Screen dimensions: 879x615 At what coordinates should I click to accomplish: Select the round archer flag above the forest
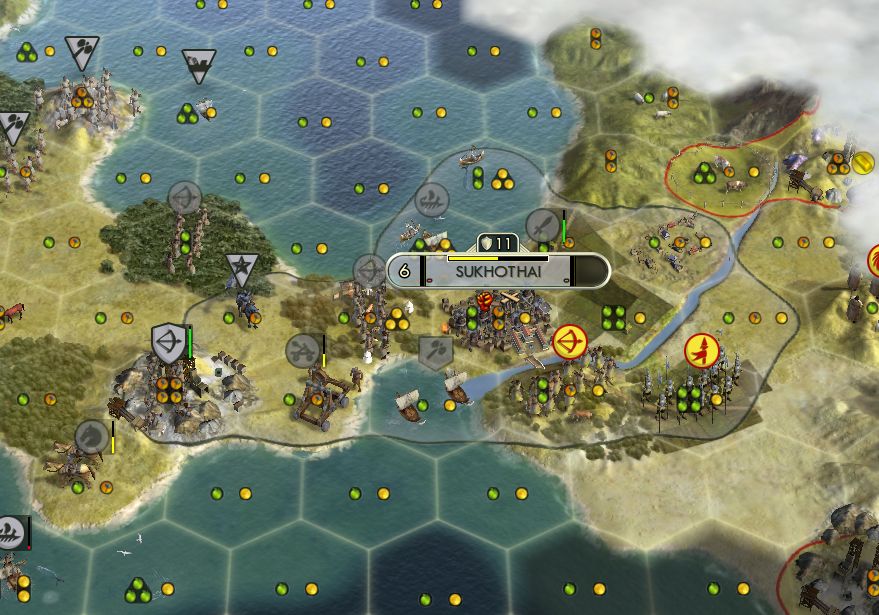pyautogui.click(x=184, y=197)
